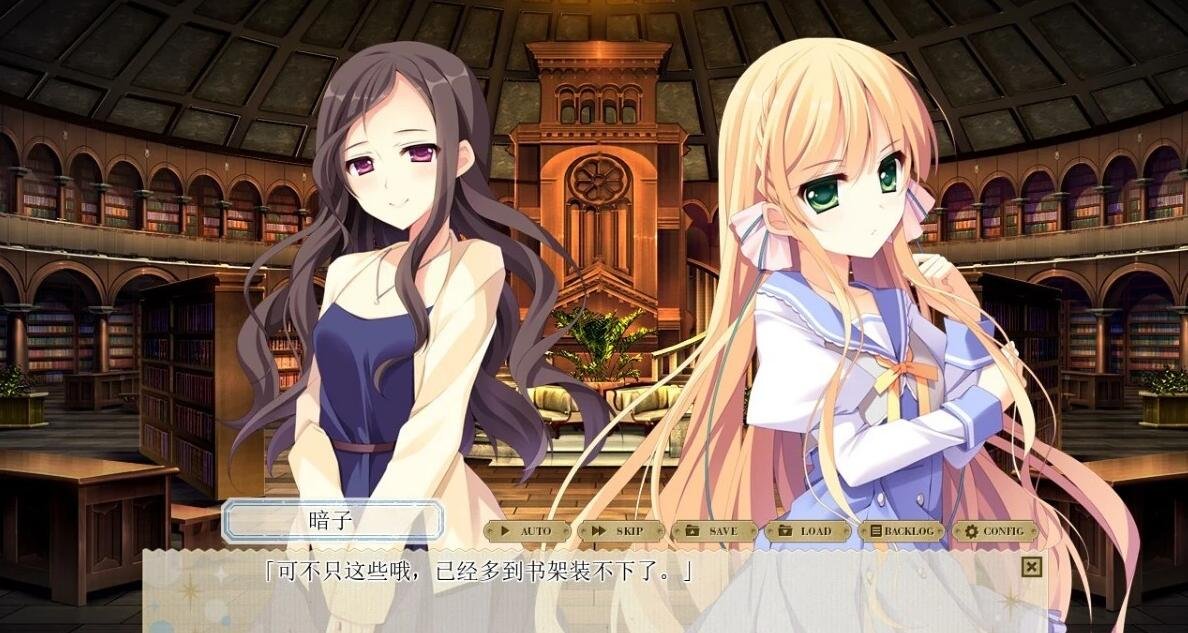Viewport: 1188px width, 633px height.
Task: Activate the SKIP dialogue button
Action: click(x=621, y=531)
